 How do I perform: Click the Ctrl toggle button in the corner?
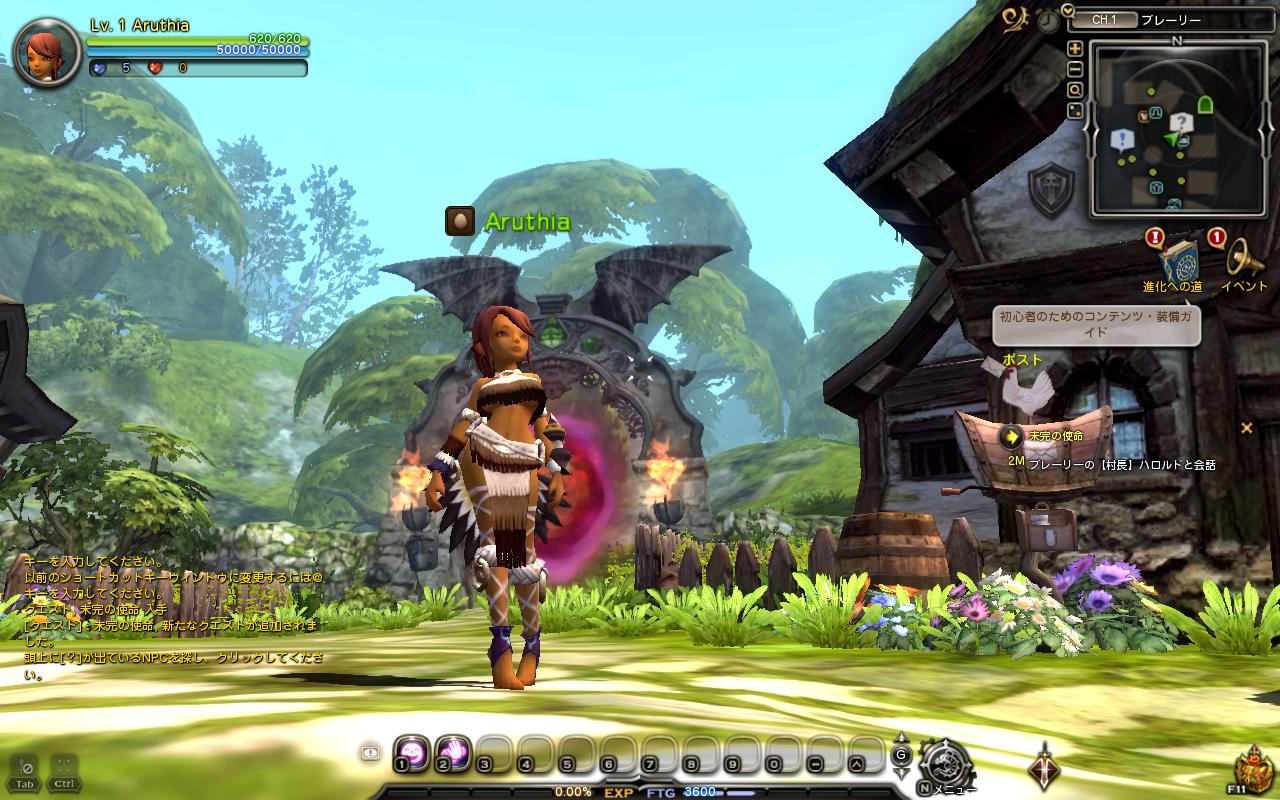pyautogui.click(x=63, y=771)
